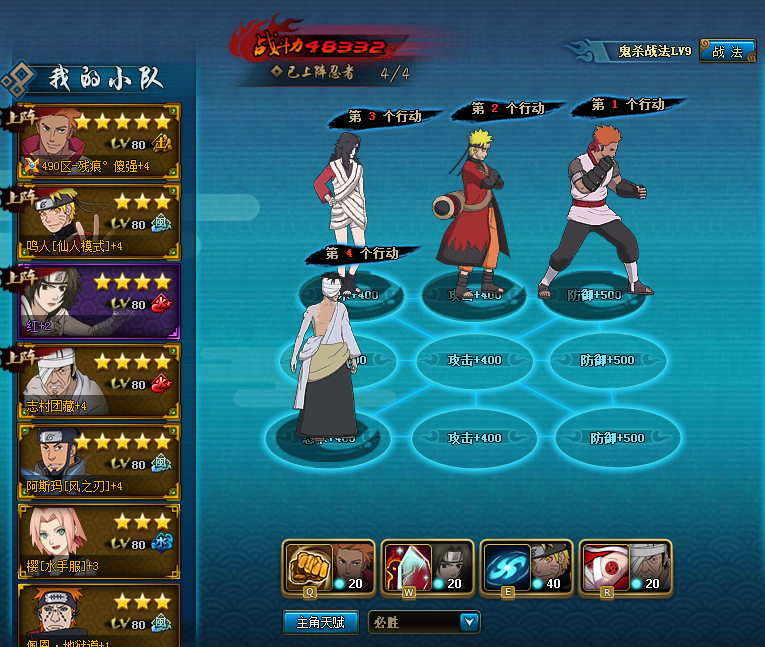The image size is (765, 647).
Task: Choose the 鸣人[仙人模式] ninja card
Action: pos(99,222)
